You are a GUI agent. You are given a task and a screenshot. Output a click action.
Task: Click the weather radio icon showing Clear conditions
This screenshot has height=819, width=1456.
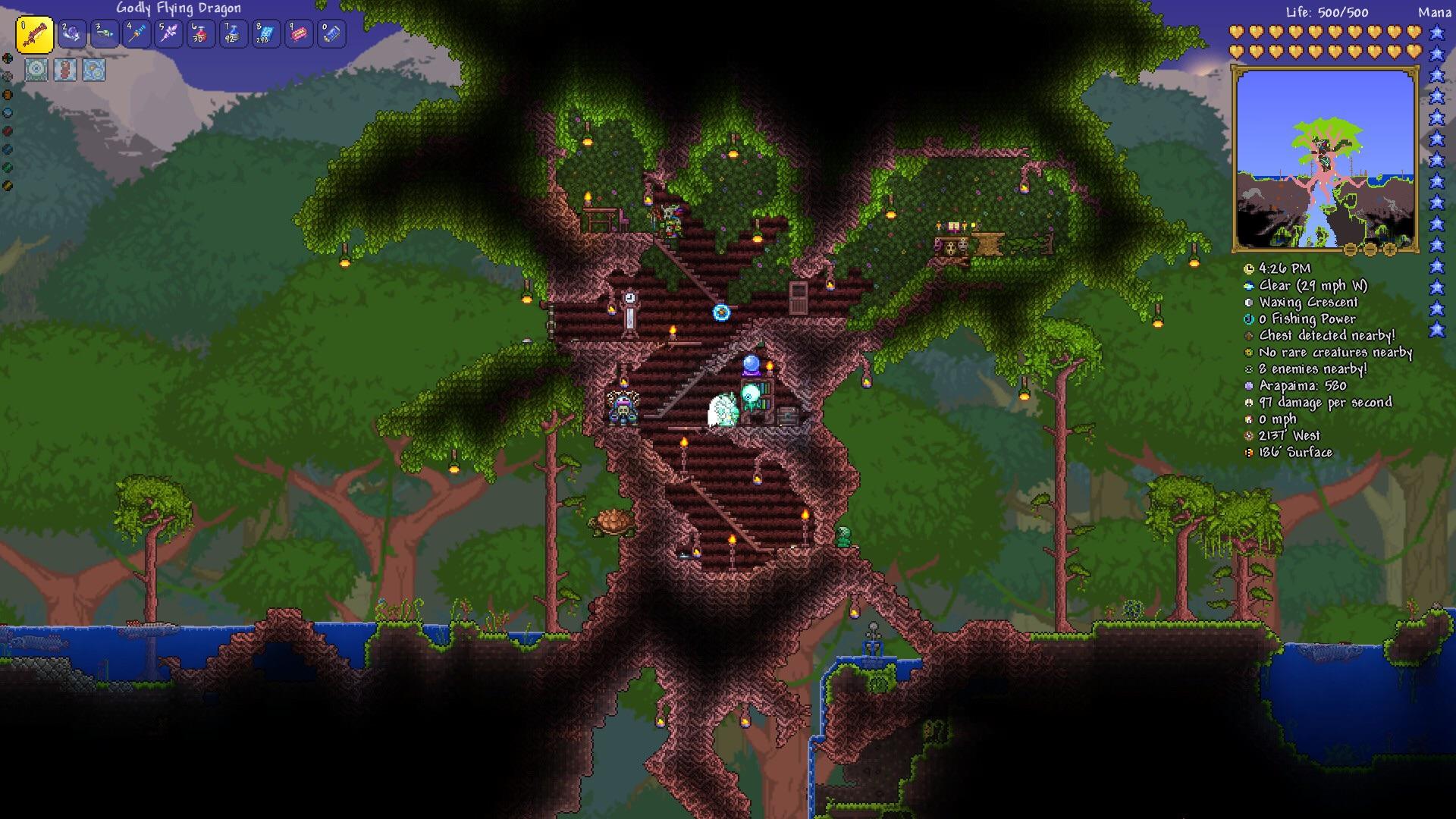point(1248,286)
